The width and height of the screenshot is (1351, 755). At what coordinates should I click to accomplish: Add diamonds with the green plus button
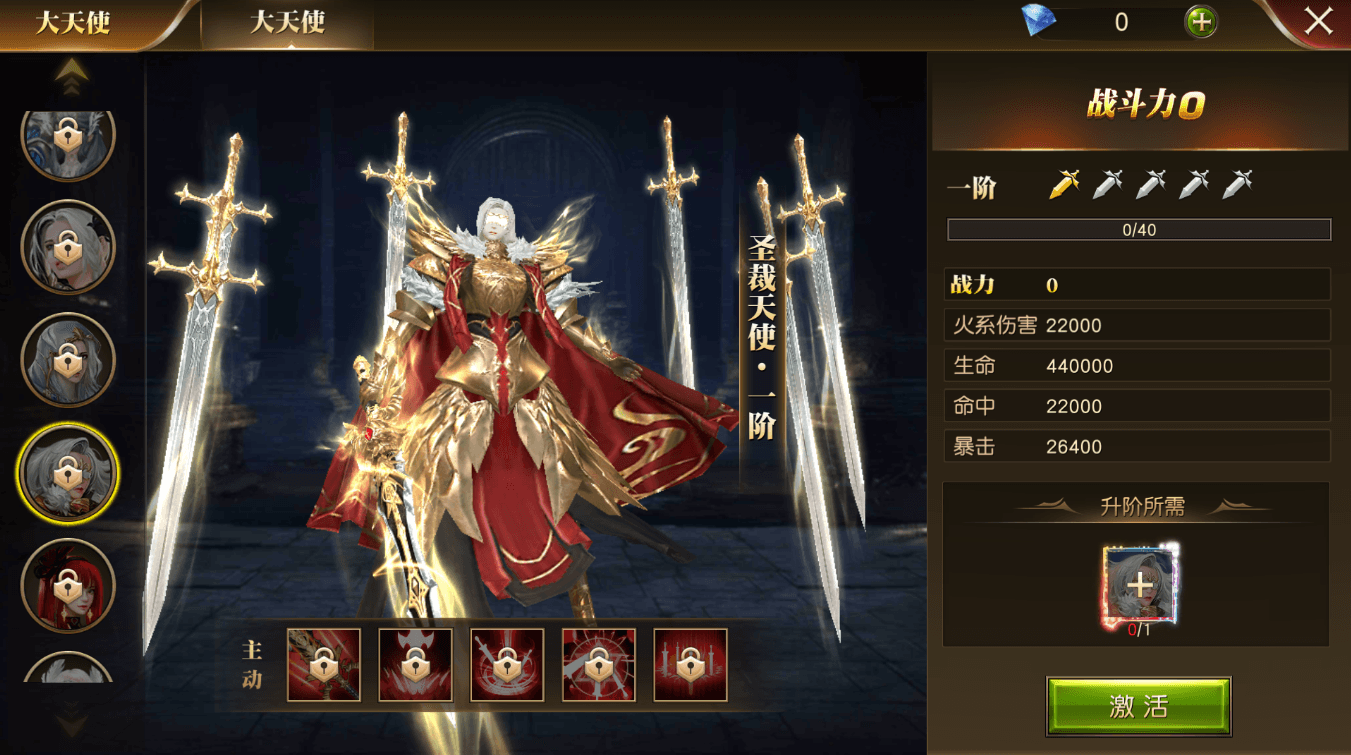pos(1200,22)
